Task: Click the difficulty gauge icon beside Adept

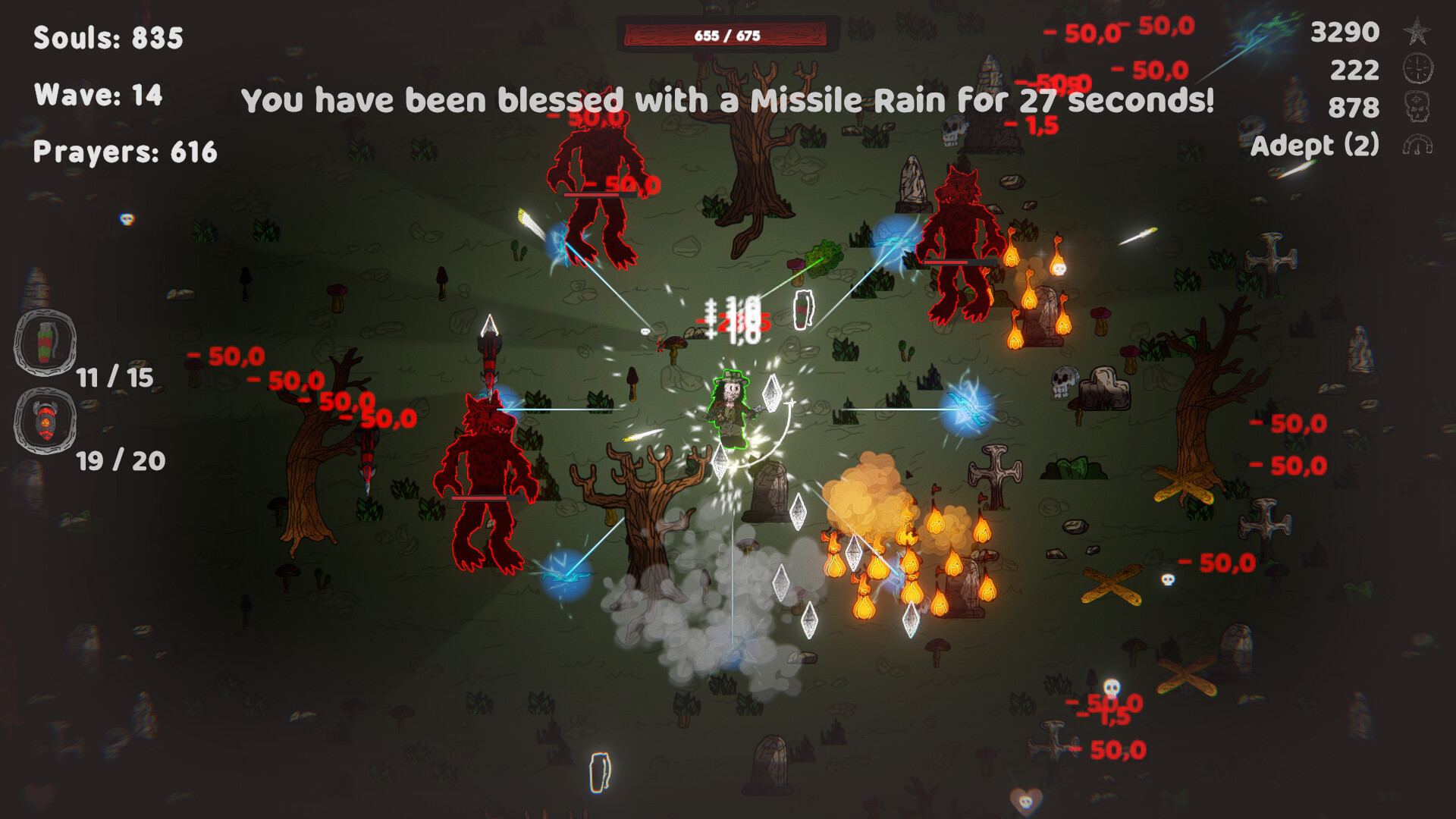Action: [x=1417, y=145]
